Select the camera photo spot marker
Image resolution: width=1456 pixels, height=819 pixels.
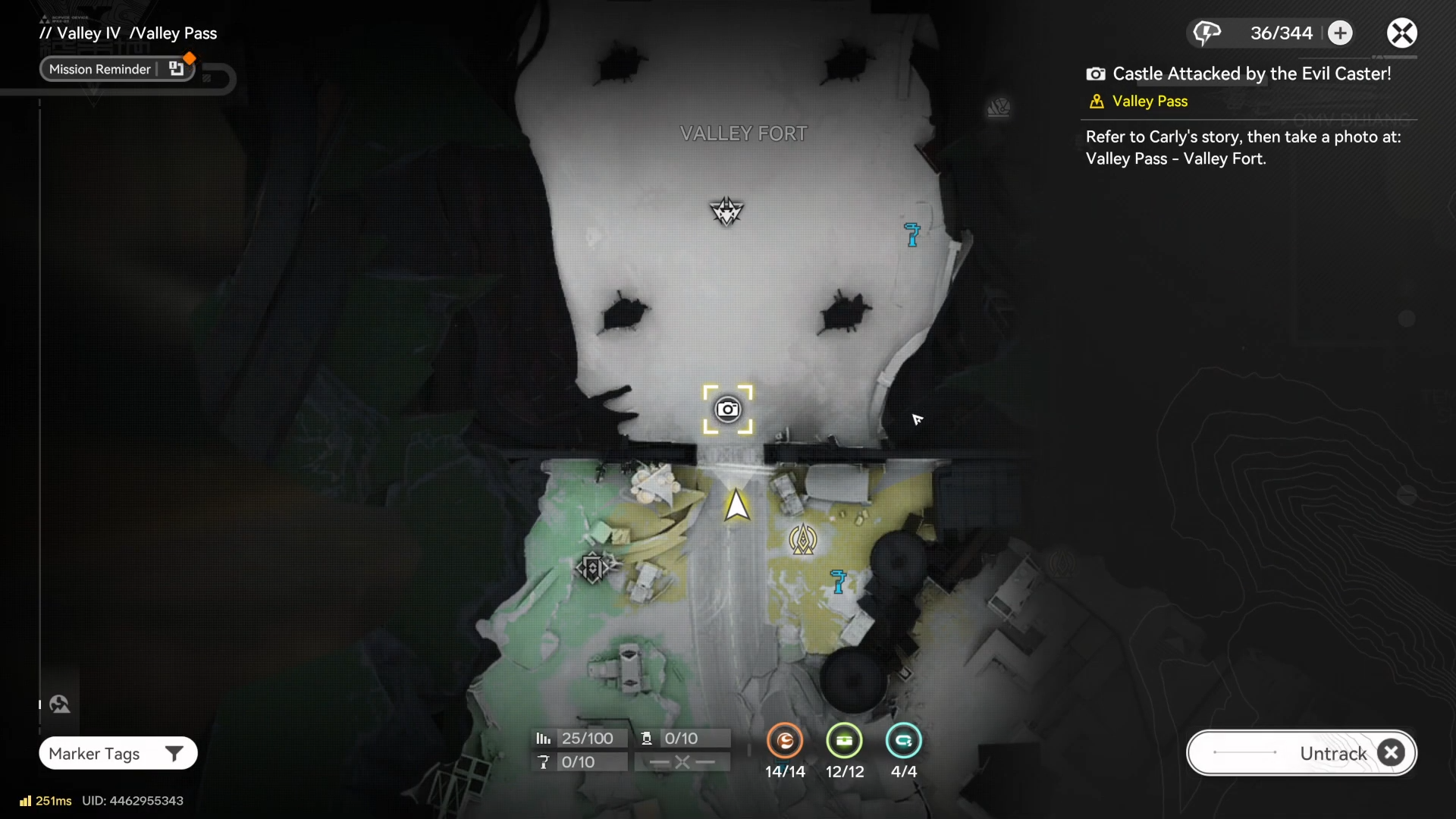point(728,409)
